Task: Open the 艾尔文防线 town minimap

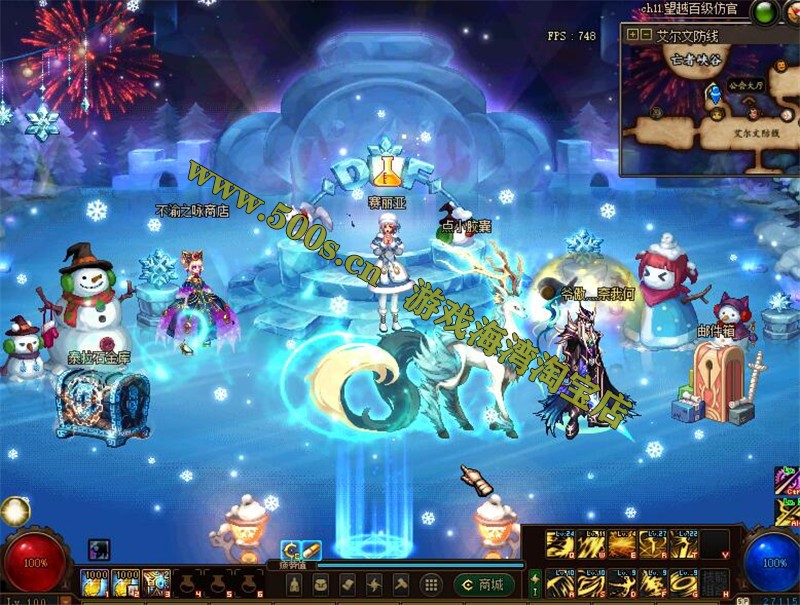Action: [688, 35]
